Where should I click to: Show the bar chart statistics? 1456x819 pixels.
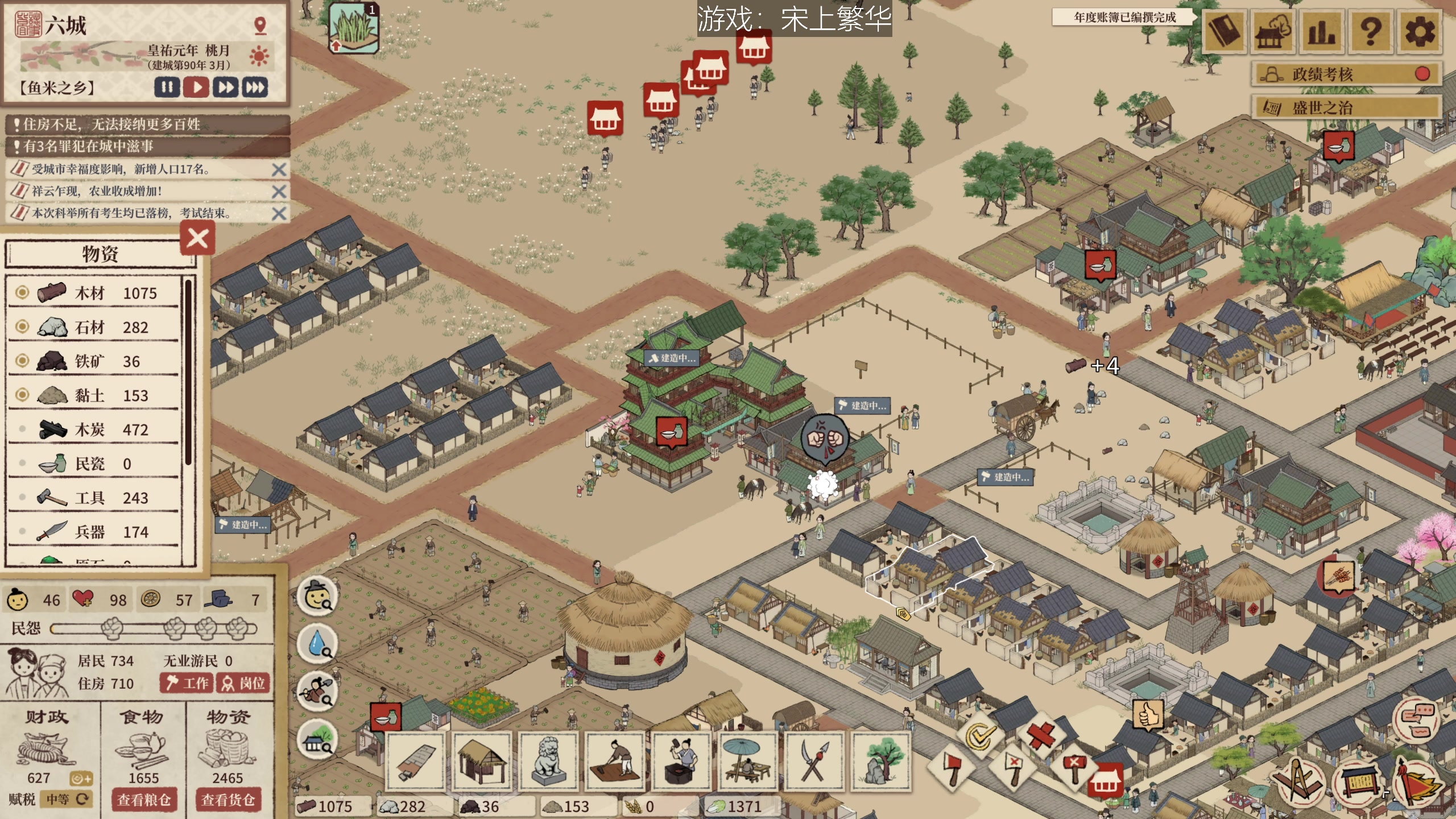point(1321,32)
